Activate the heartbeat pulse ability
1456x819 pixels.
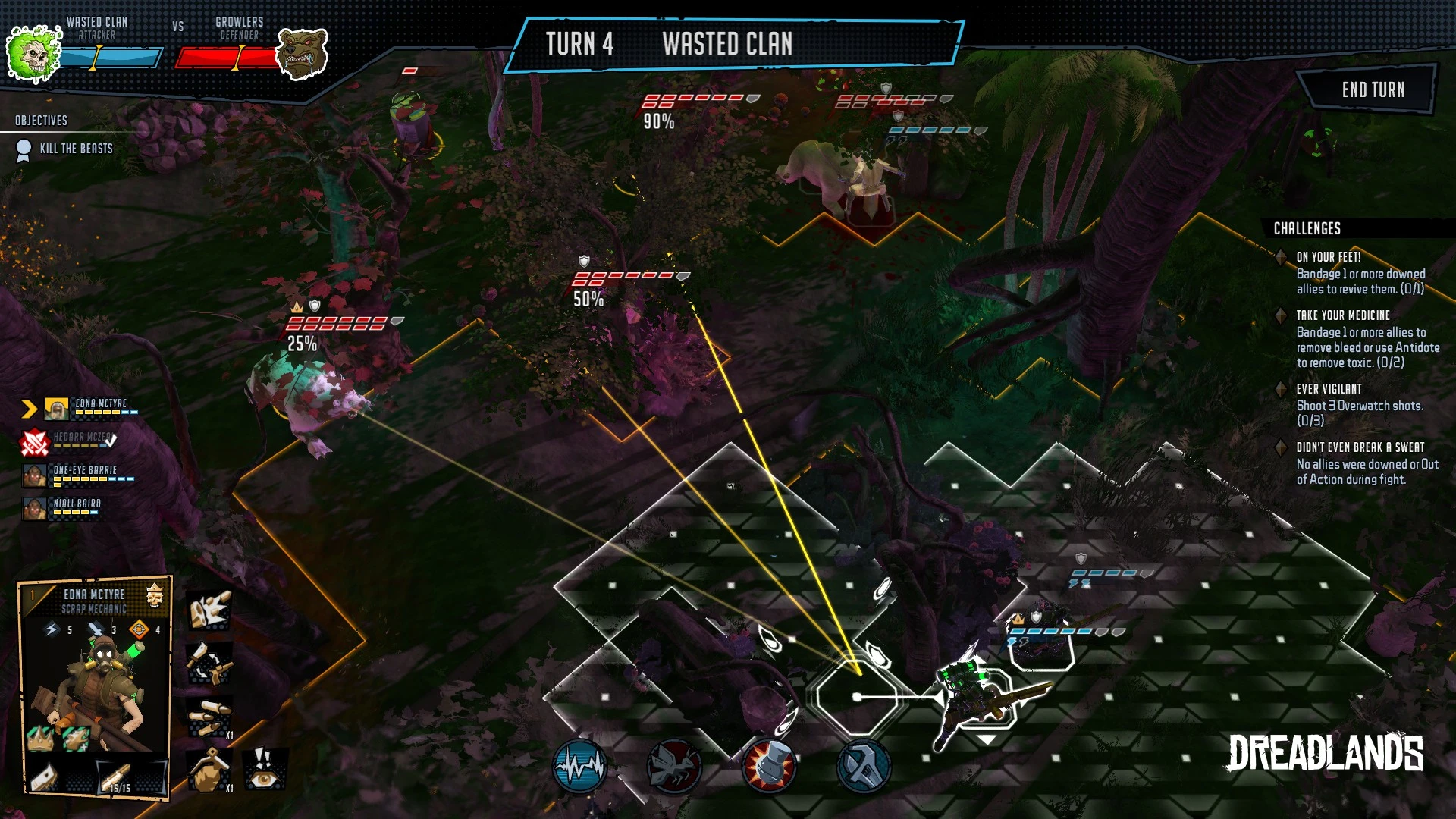(x=579, y=767)
